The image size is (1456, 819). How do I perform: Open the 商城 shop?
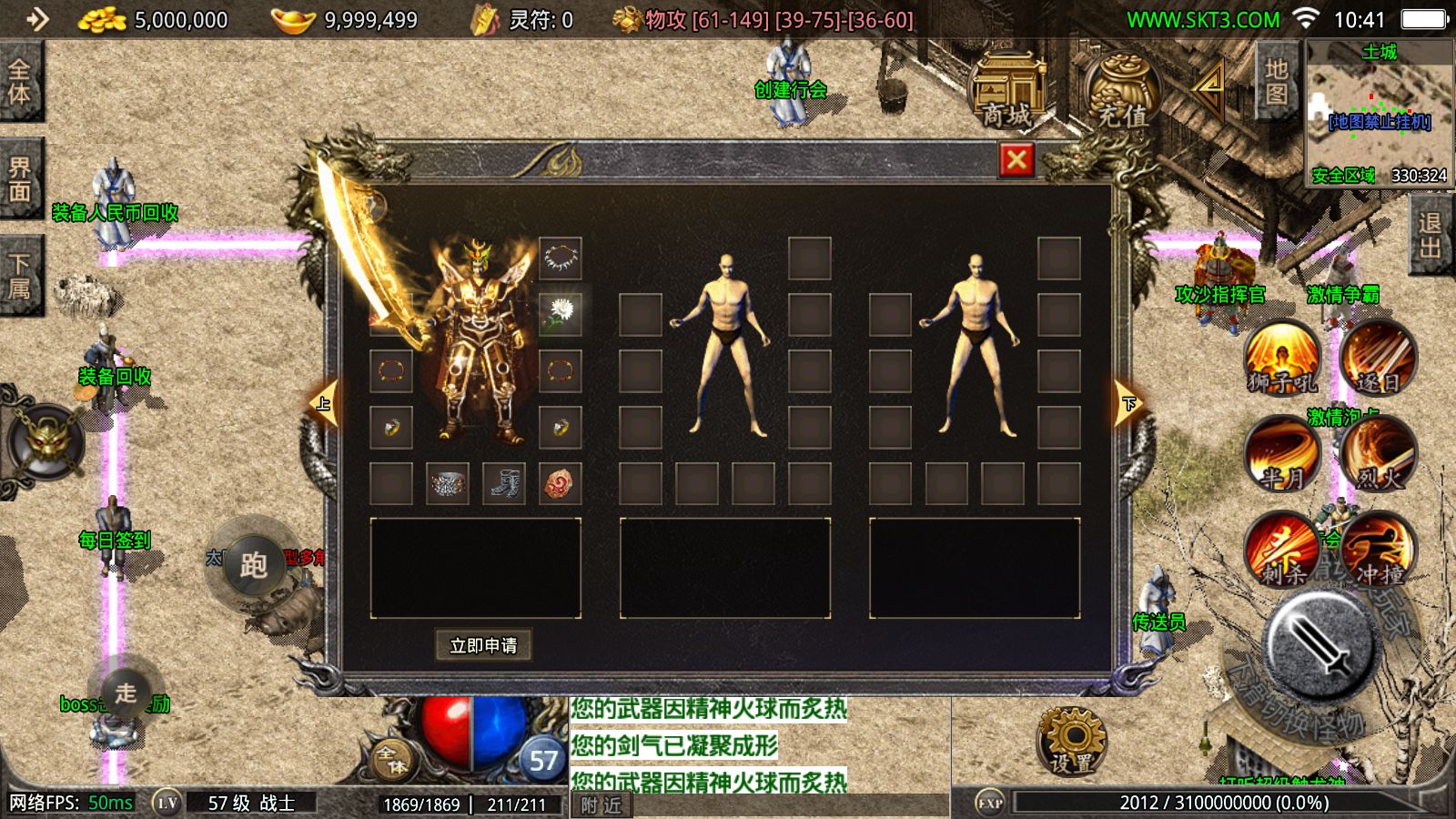coord(1007,92)
